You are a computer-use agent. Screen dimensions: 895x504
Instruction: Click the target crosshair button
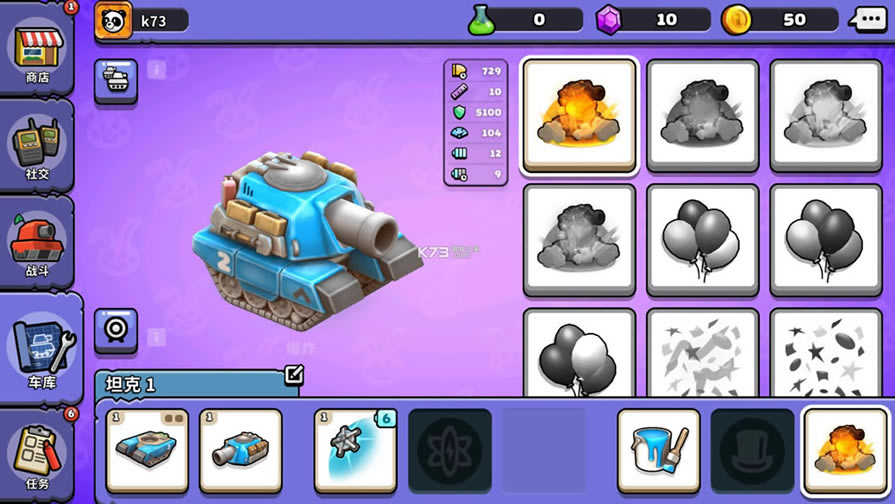click(116, 330)
